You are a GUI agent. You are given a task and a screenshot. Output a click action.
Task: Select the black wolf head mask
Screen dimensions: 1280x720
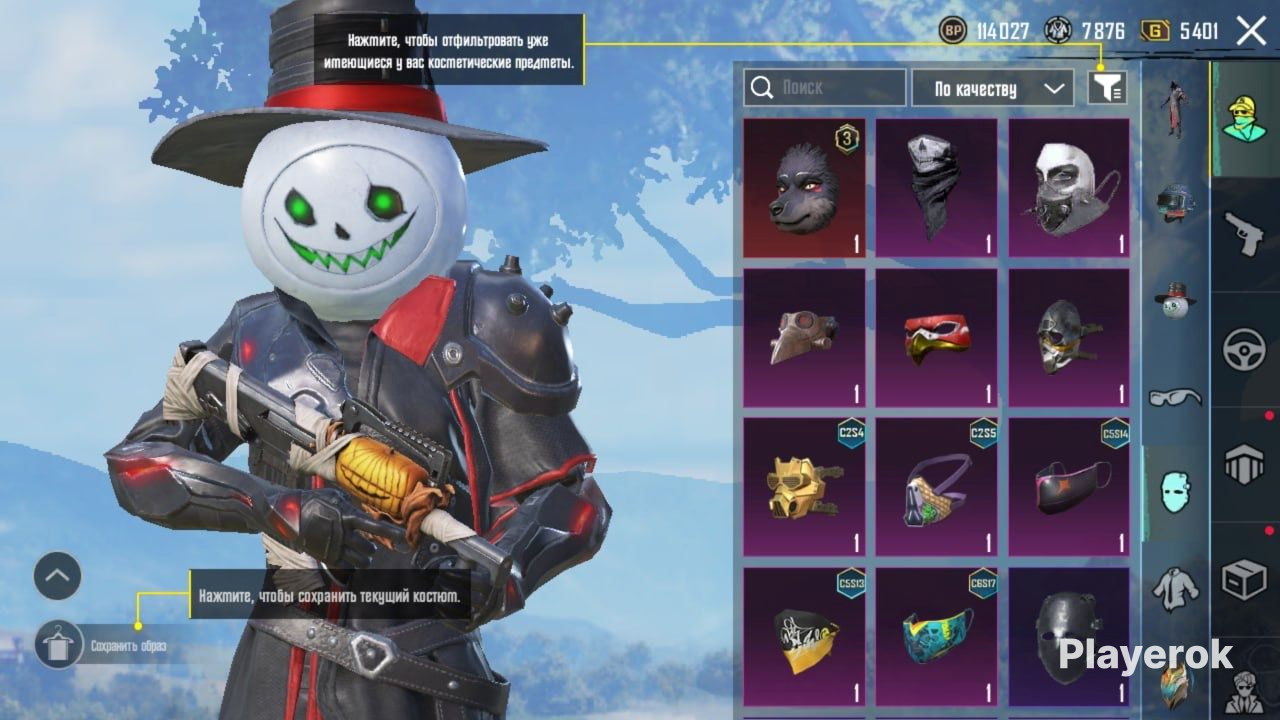[804, 188]
